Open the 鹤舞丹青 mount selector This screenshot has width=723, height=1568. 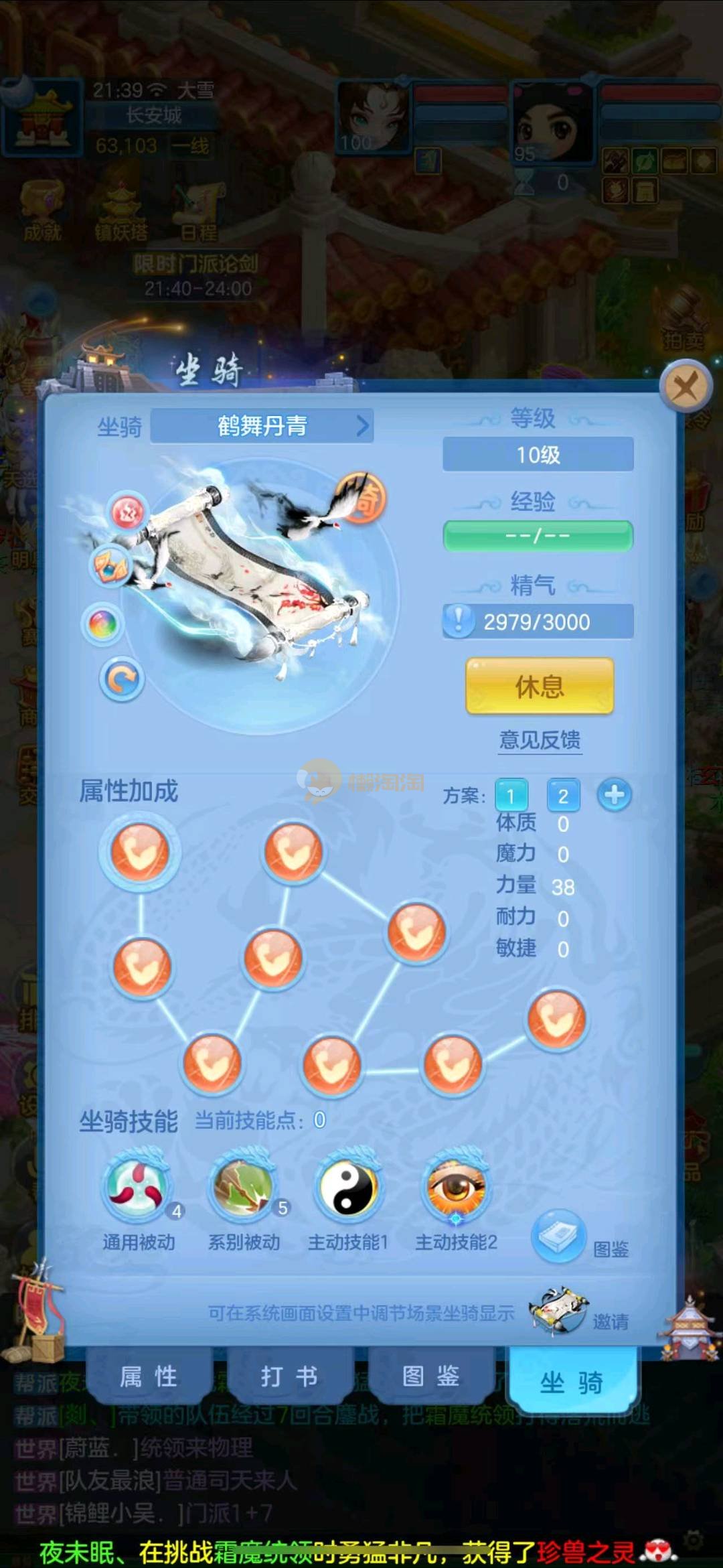coord(262,426)
